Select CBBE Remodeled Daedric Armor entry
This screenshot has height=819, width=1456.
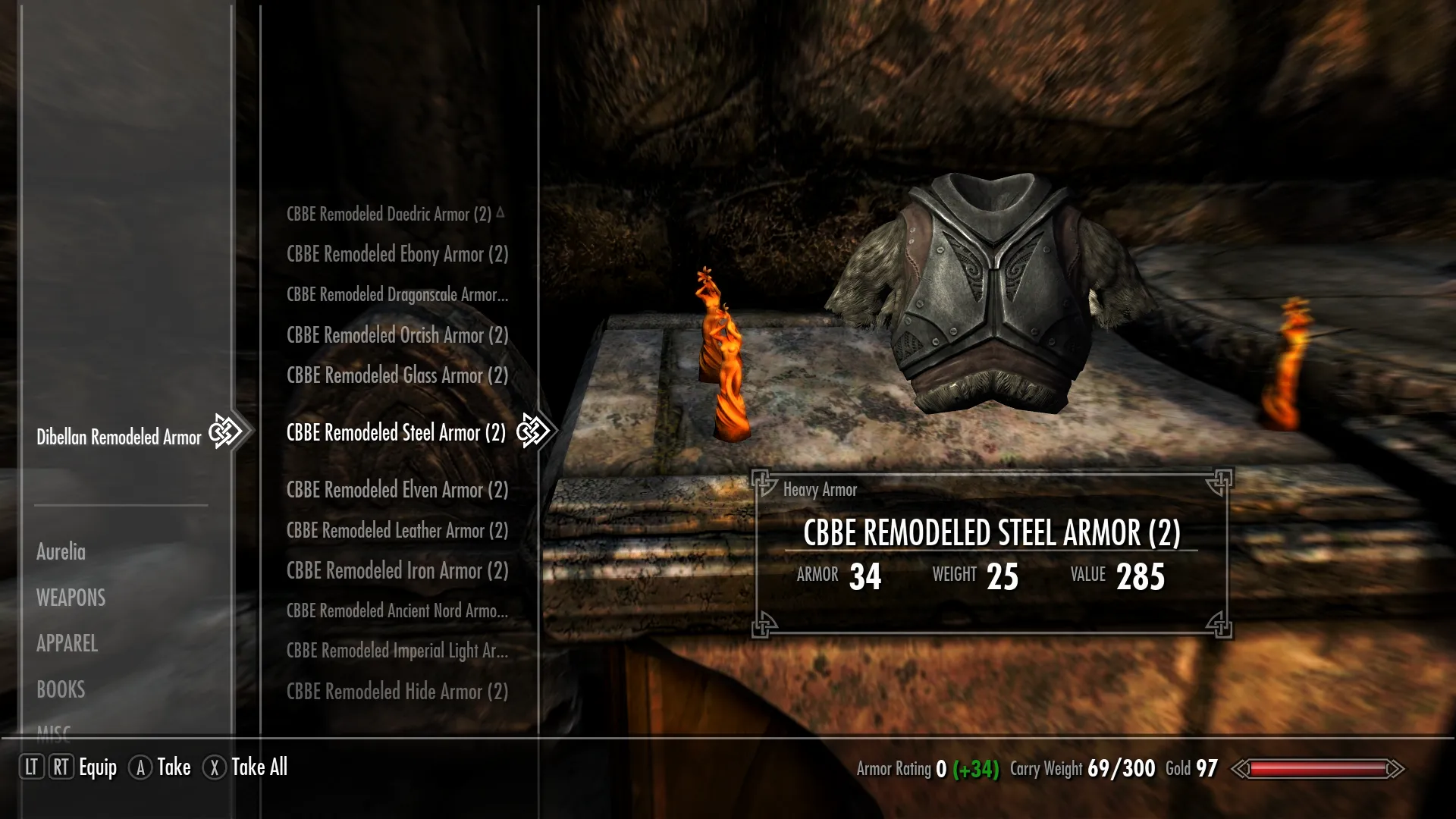click(389, 215)
